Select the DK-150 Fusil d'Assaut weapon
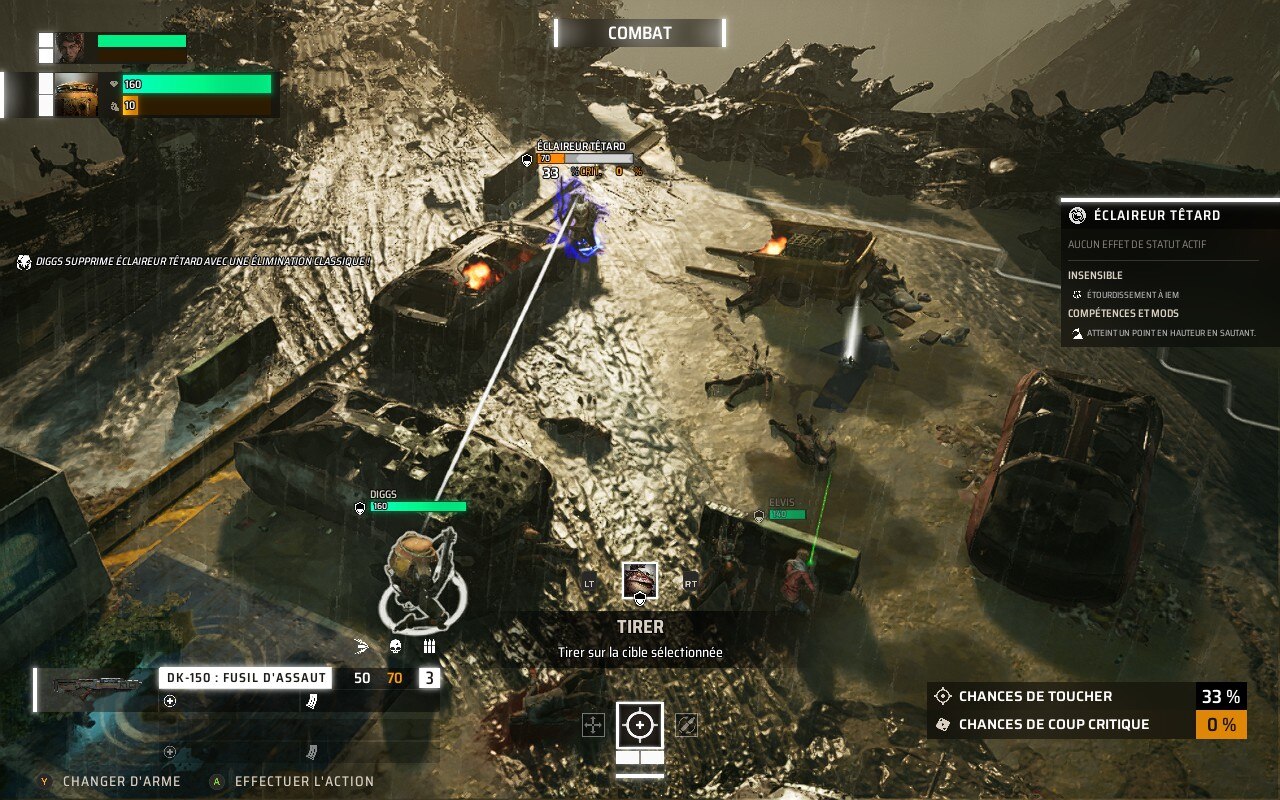 tap(244, 678)
